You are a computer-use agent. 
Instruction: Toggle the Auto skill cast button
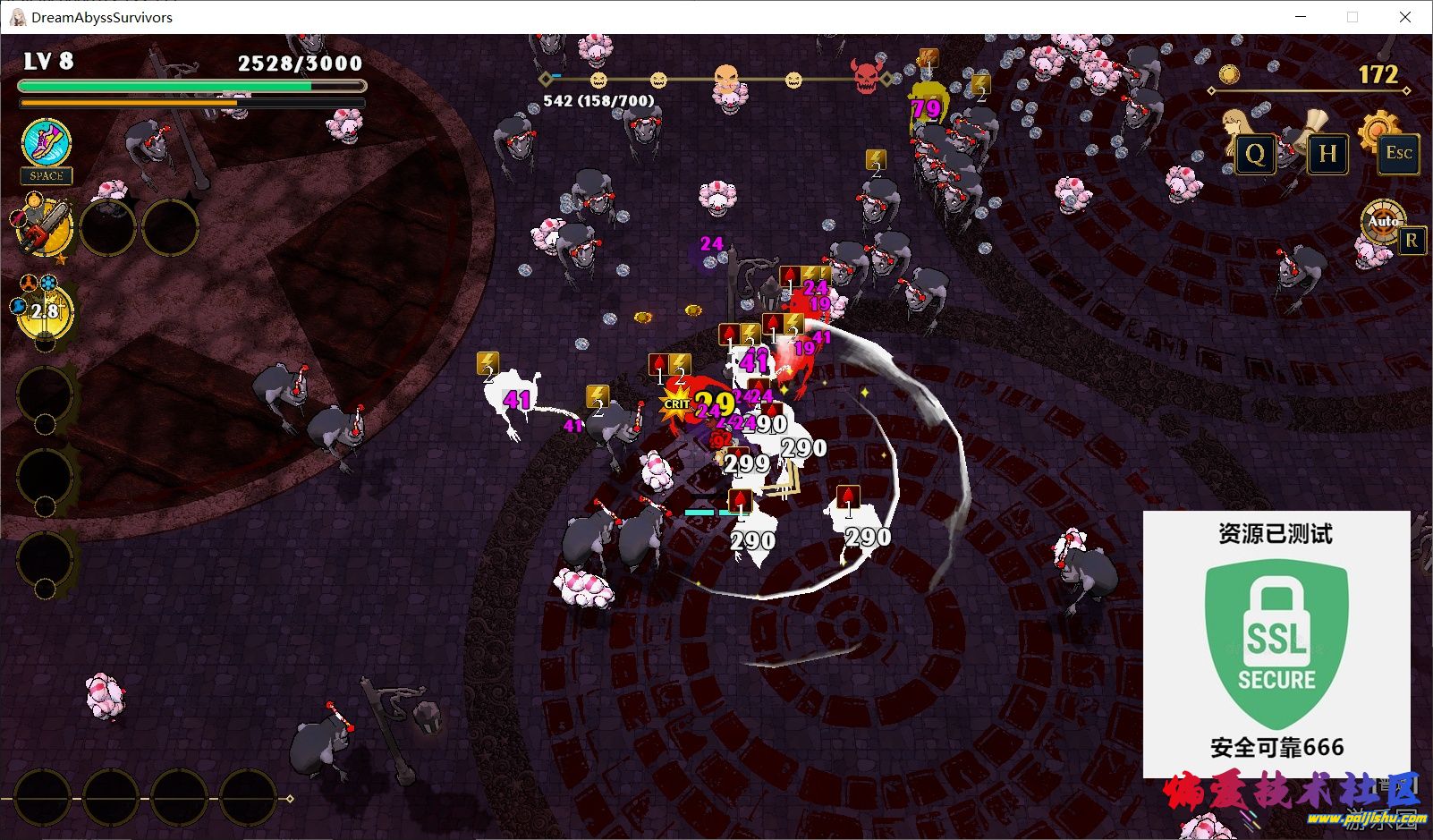pos(1385,222)
